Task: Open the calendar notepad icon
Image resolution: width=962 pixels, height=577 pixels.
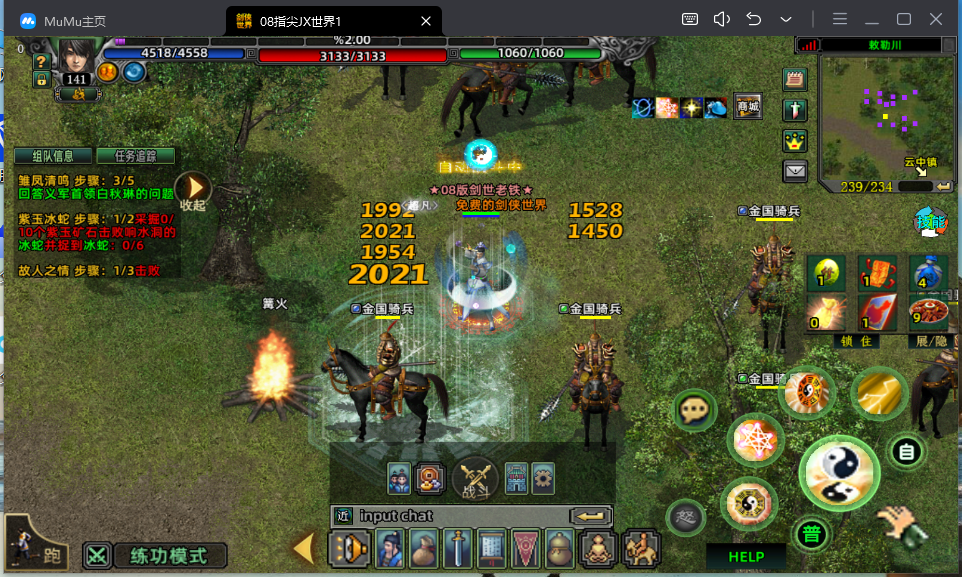Action: (794, 80)
